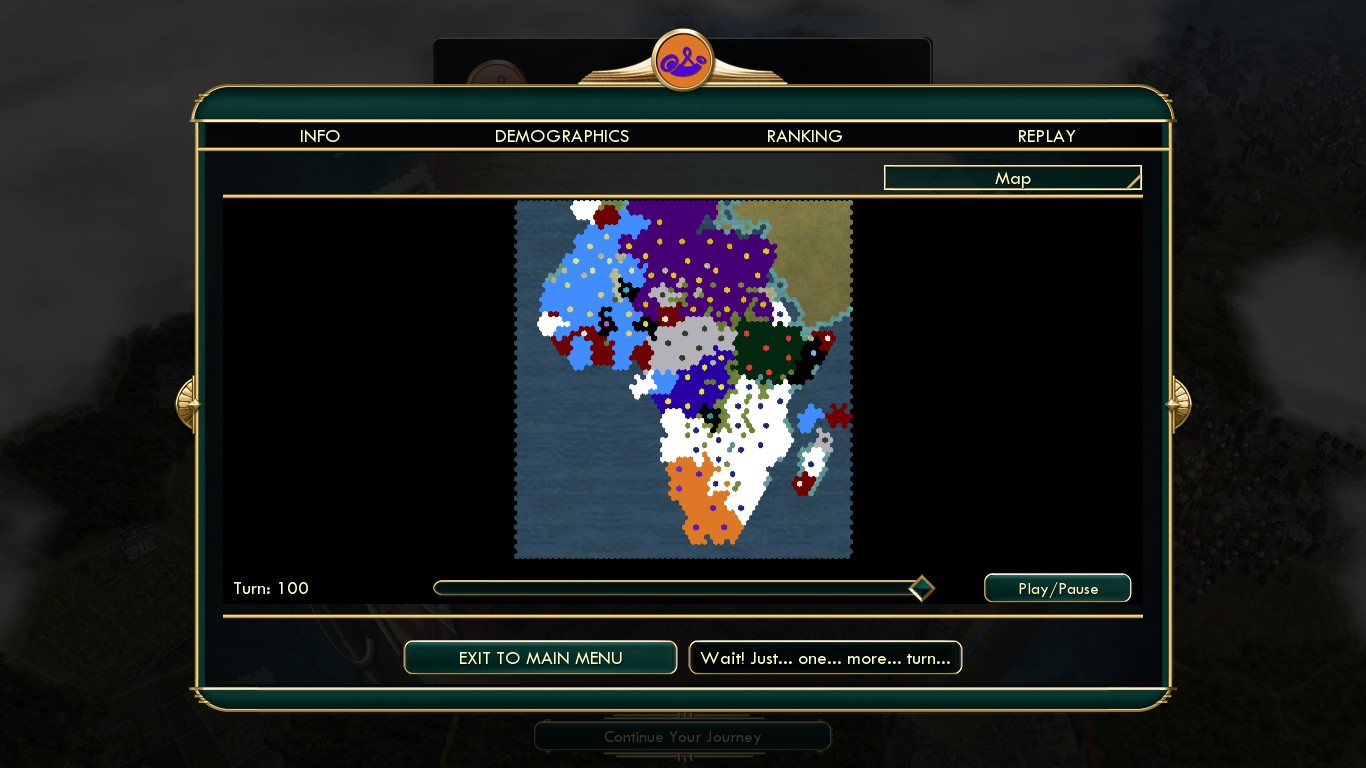This screenshot has height=768, width=1366.
Task: Open the Map view dropdown
Action: pyautogui.click(x=1012, y=178)
